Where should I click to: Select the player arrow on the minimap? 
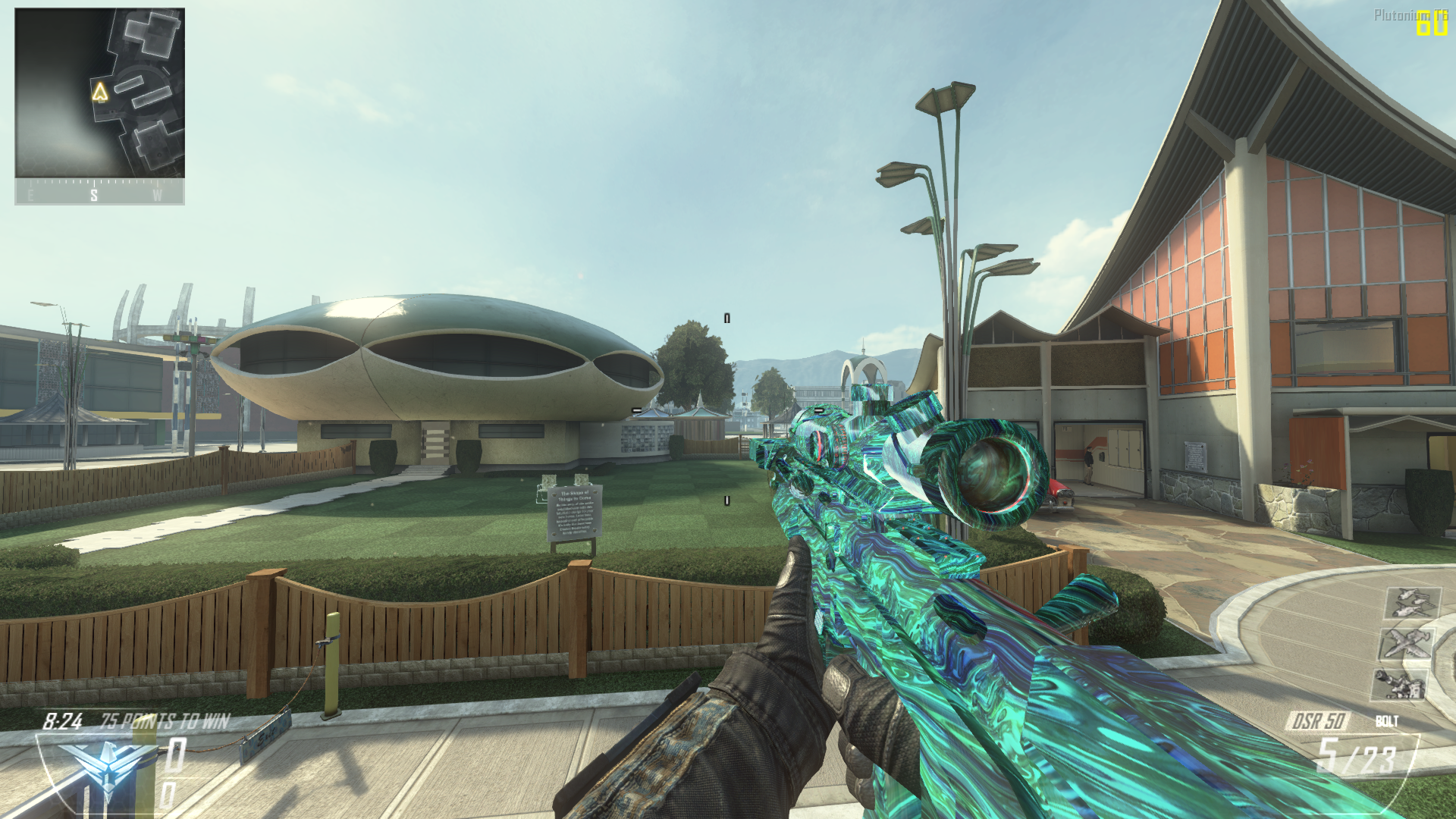(99, 92)
